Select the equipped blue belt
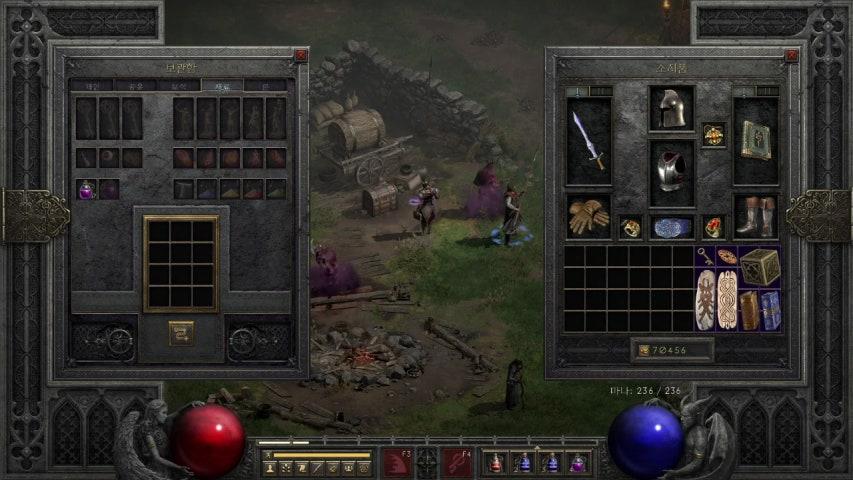This screenshot has width=853, height=480. click(671, 227)
